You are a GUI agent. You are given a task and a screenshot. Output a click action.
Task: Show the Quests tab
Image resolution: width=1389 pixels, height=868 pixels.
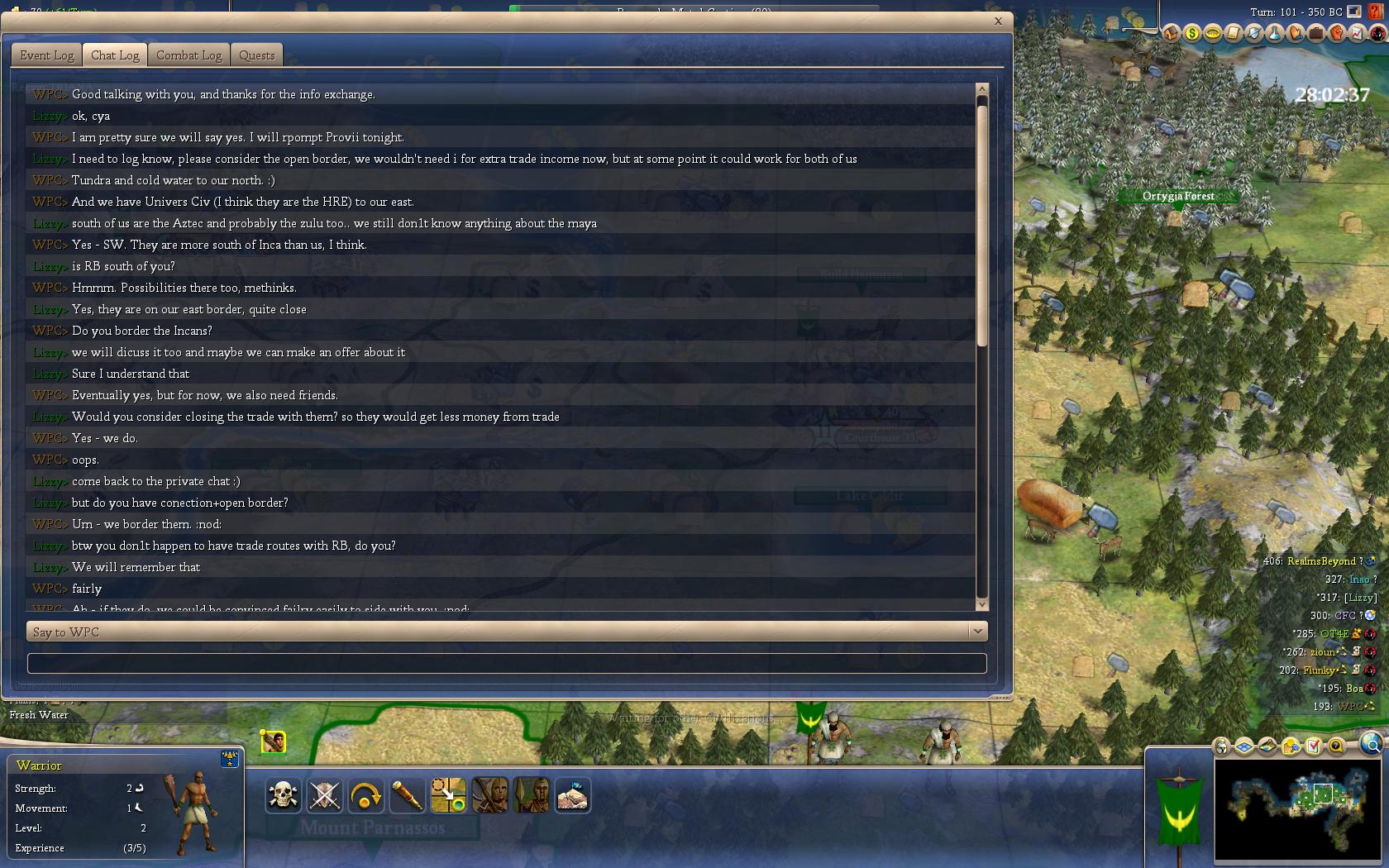[256, 55]
